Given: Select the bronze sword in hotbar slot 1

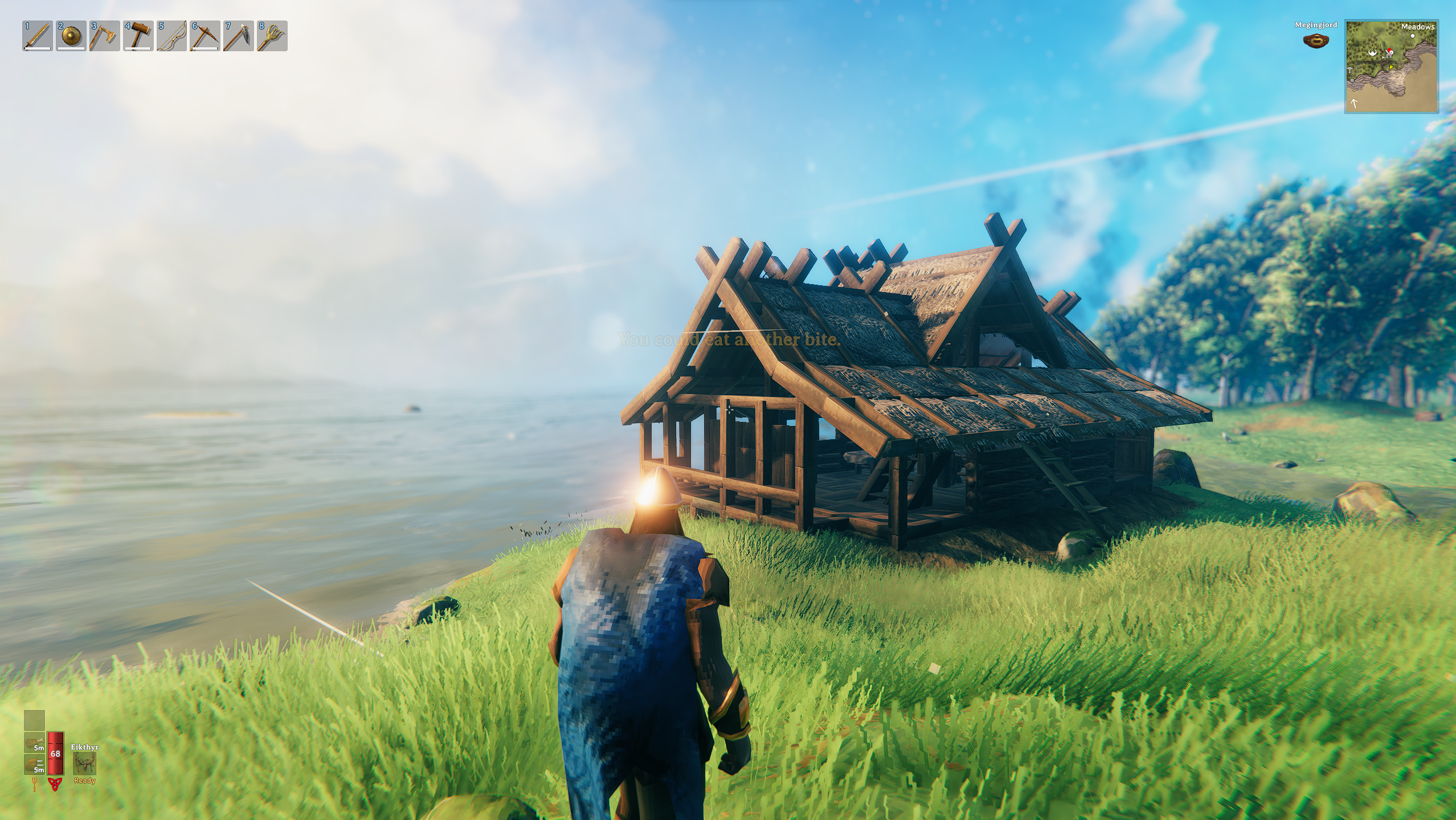Looking at the screenshot, I should click(x=38, y=36).
